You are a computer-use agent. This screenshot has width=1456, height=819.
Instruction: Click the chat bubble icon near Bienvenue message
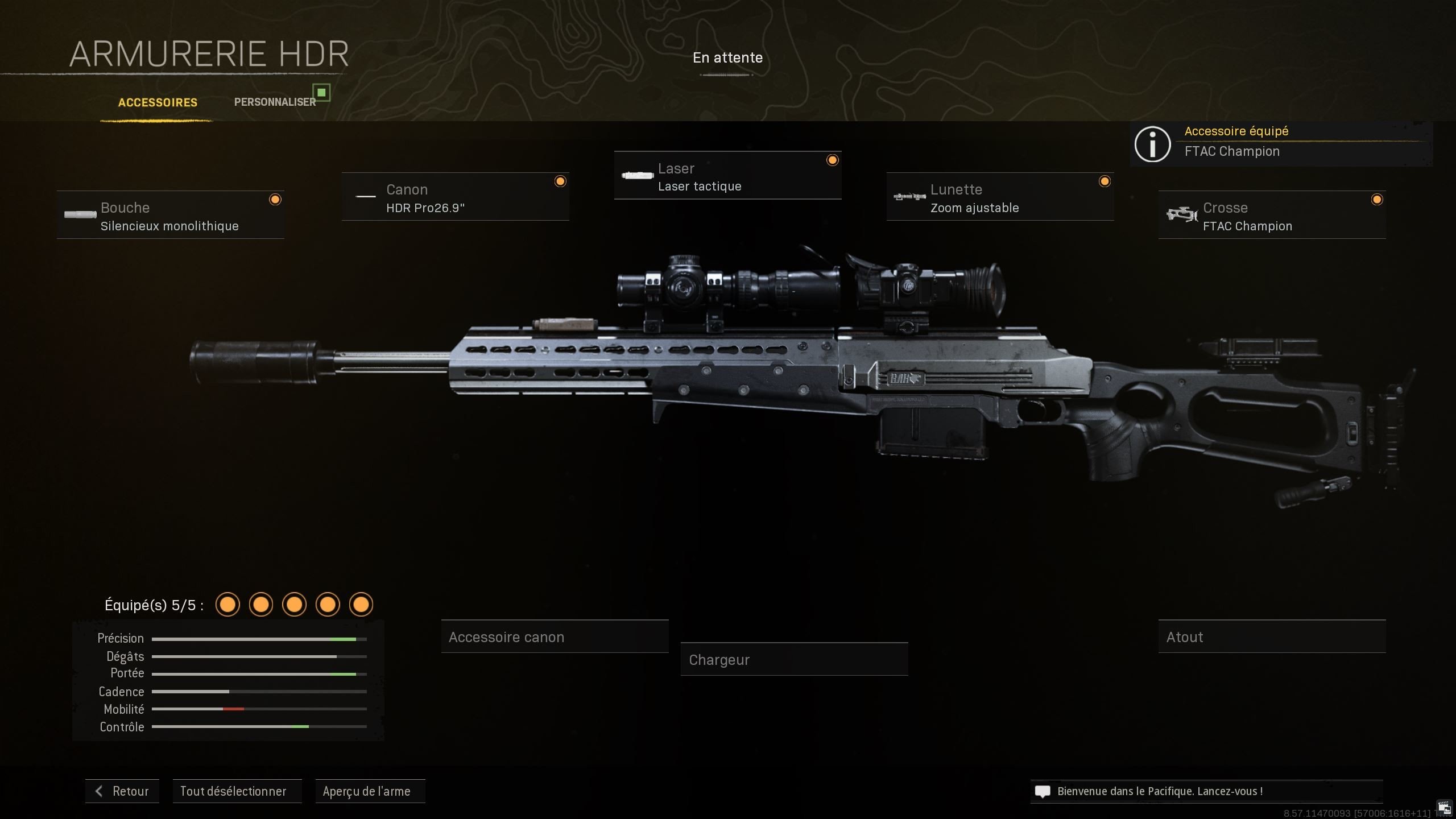(x=1042, y=791)
